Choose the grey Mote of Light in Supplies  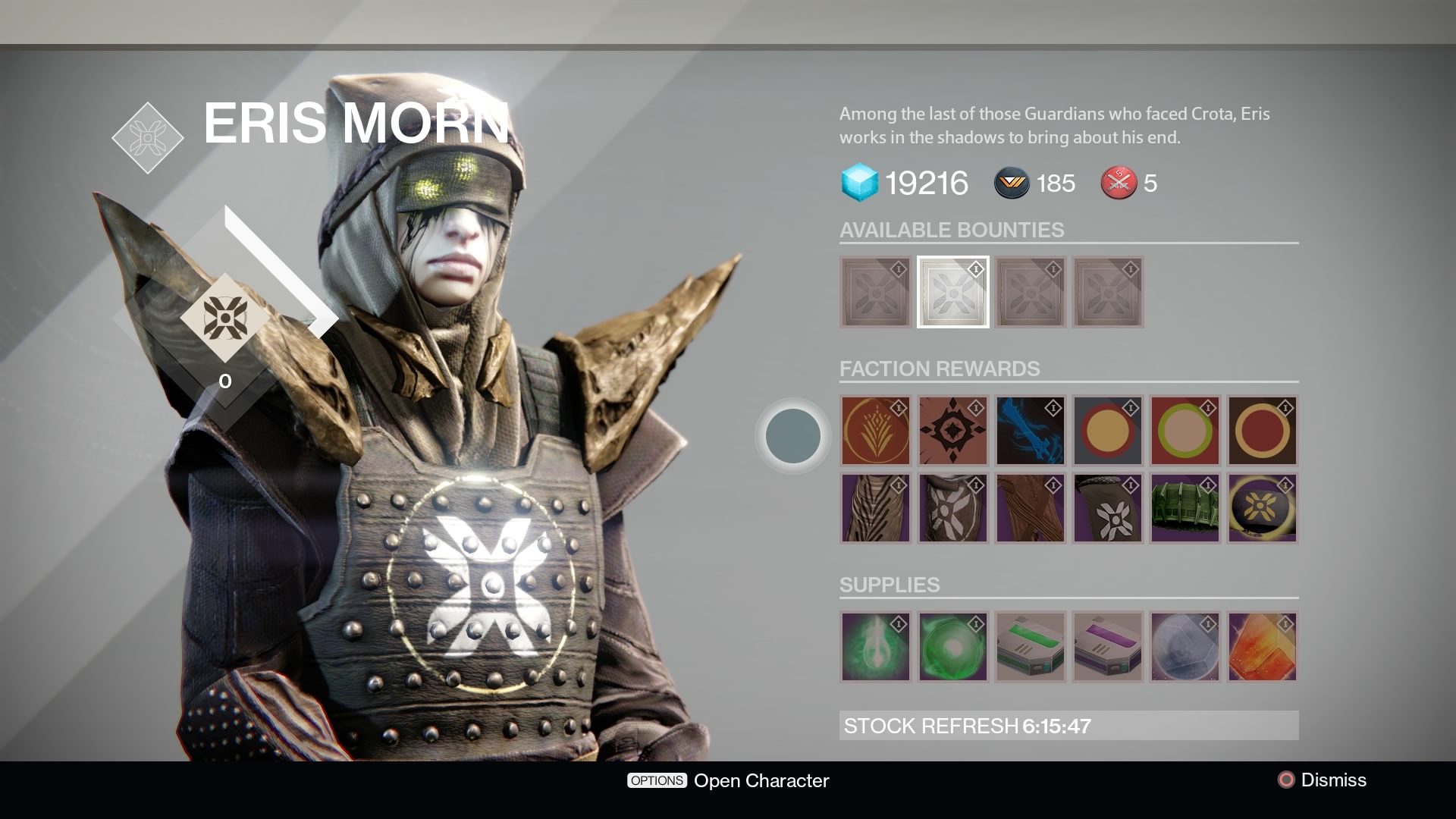coord(1185,647)
